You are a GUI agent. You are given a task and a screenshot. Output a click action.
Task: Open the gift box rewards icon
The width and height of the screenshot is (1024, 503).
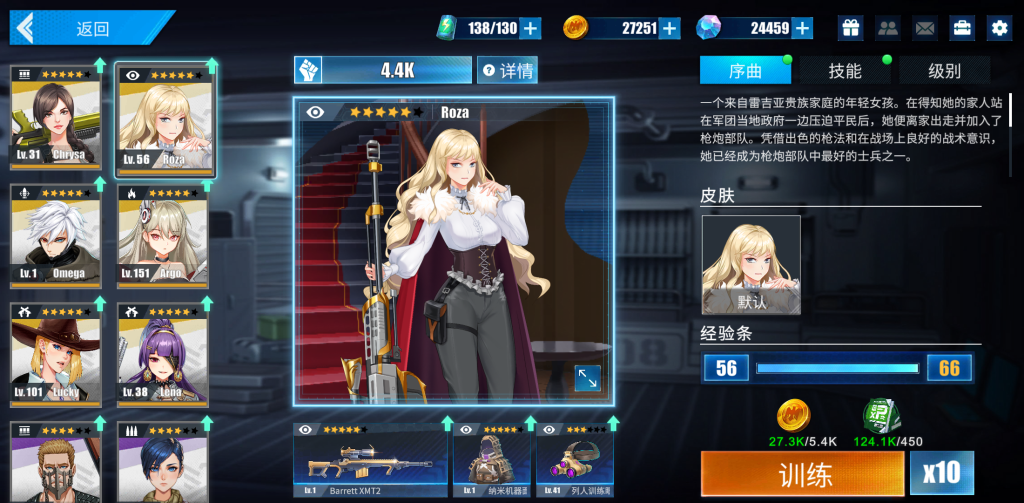click(x=850, y=28)
